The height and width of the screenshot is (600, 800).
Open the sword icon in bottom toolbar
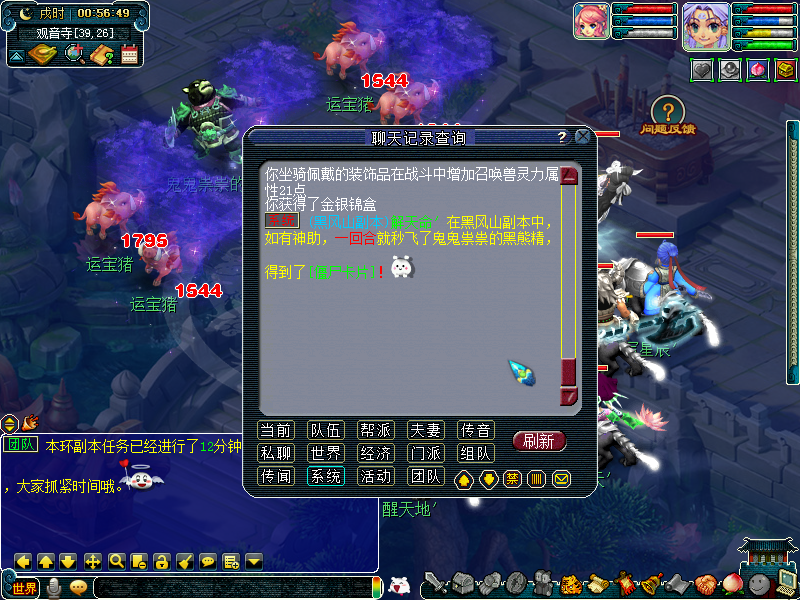point(434,584)
